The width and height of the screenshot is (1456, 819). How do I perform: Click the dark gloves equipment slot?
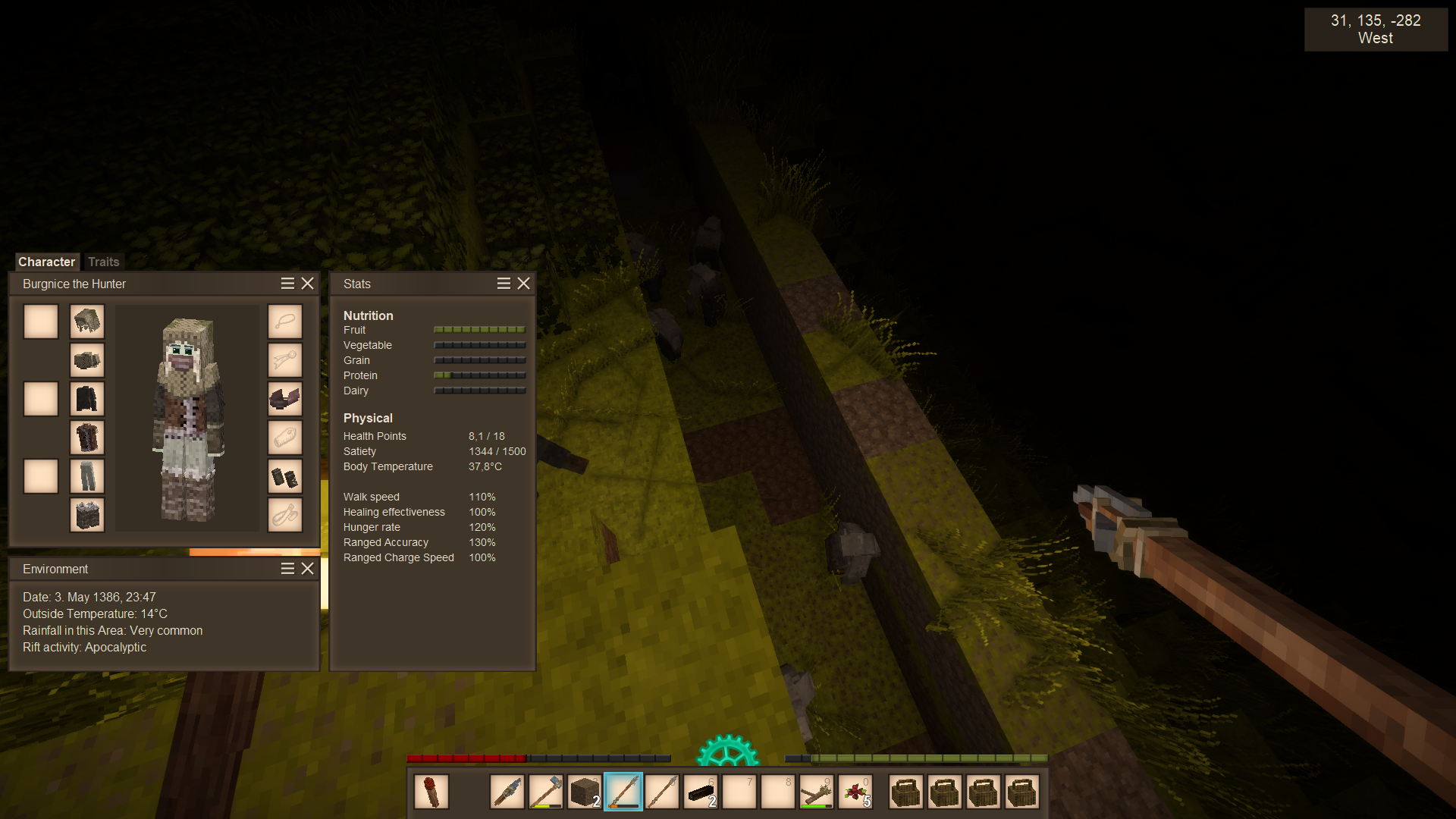(x=285, y=476)
